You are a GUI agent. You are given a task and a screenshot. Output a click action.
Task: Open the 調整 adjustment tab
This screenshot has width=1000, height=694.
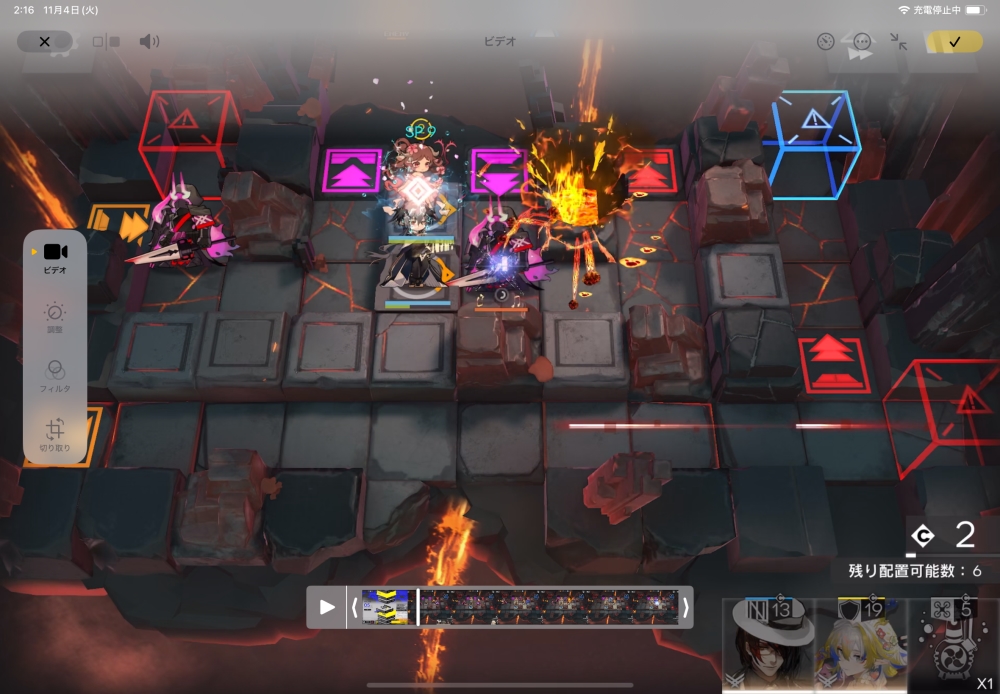(55, 317)
